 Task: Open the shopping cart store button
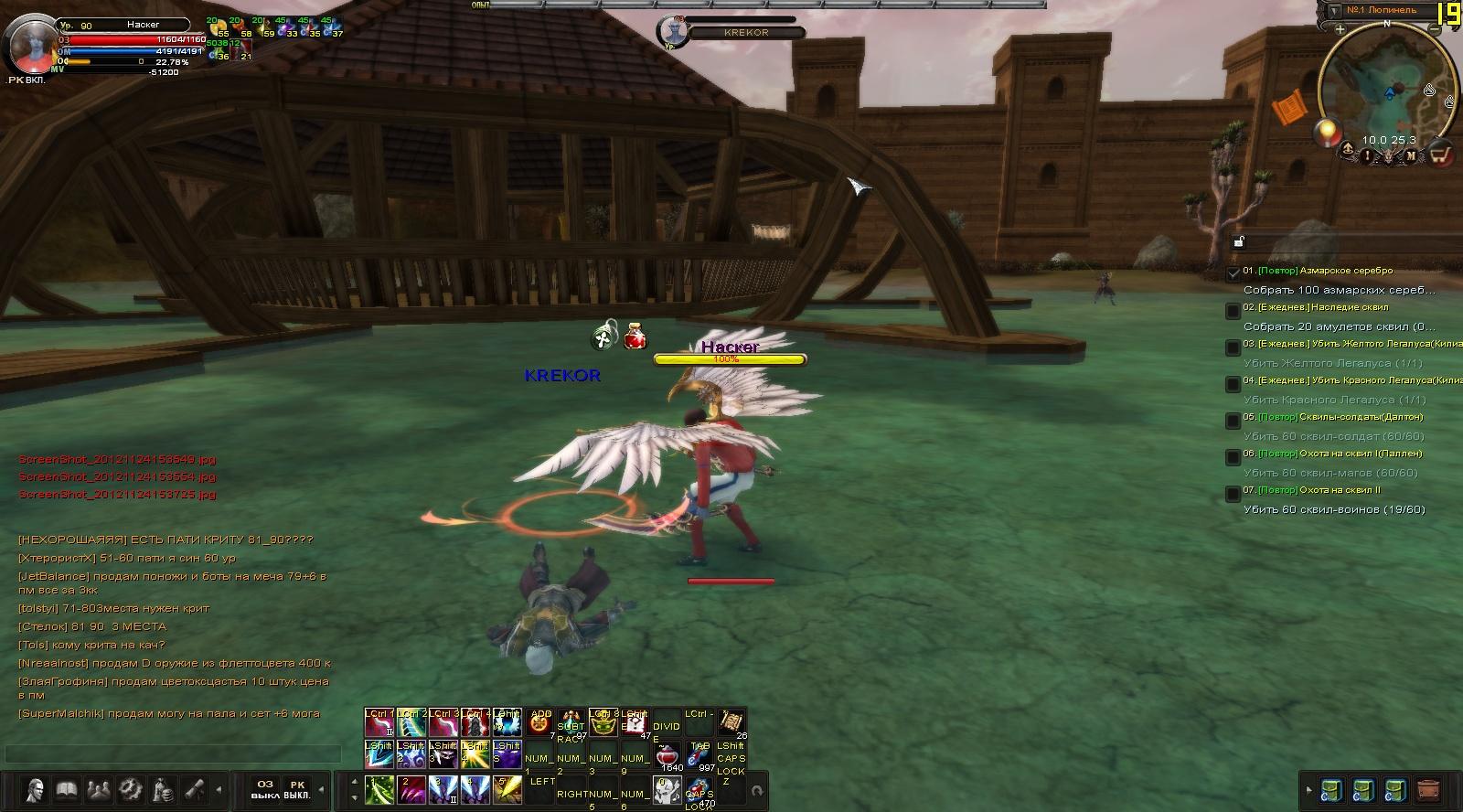point(1440,154)
